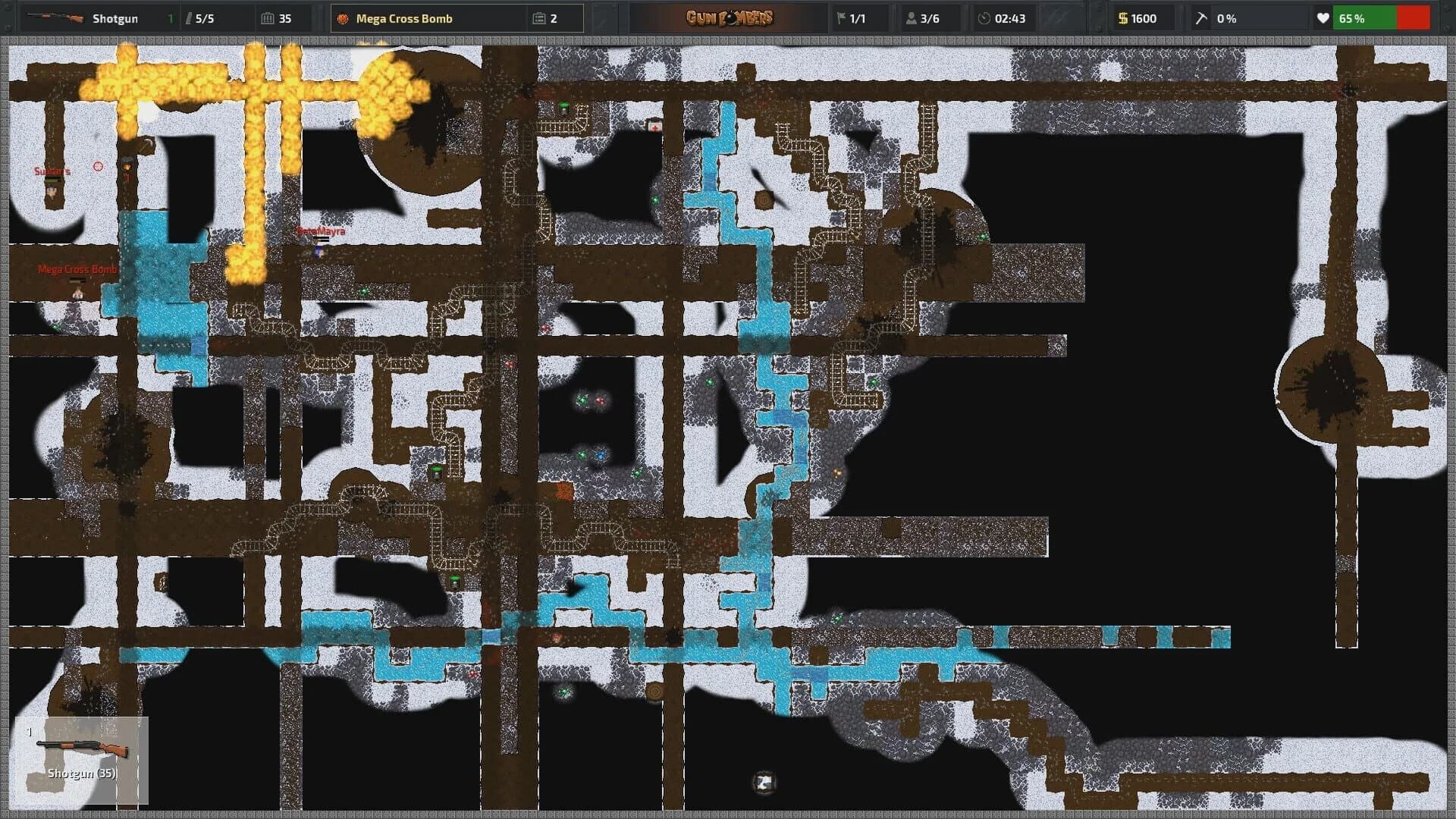Viewport: 1456px width, 819px height.
Task: Click the player count icon showing 3/6
Action: 908,18
